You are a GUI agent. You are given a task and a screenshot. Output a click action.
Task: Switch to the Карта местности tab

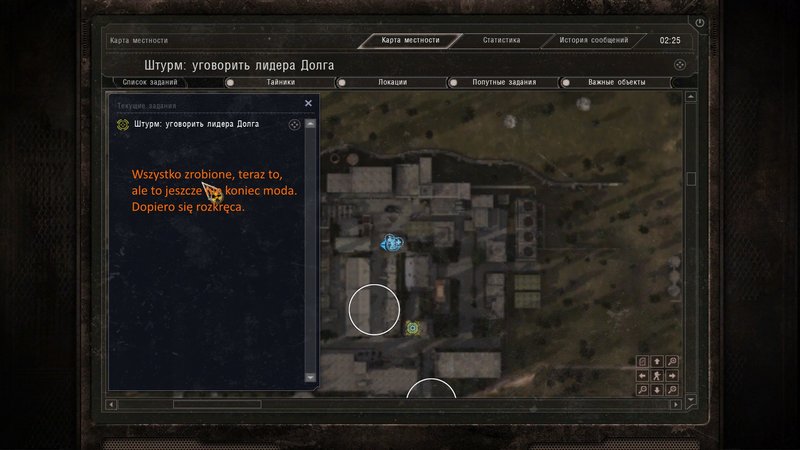coord(410,41)
